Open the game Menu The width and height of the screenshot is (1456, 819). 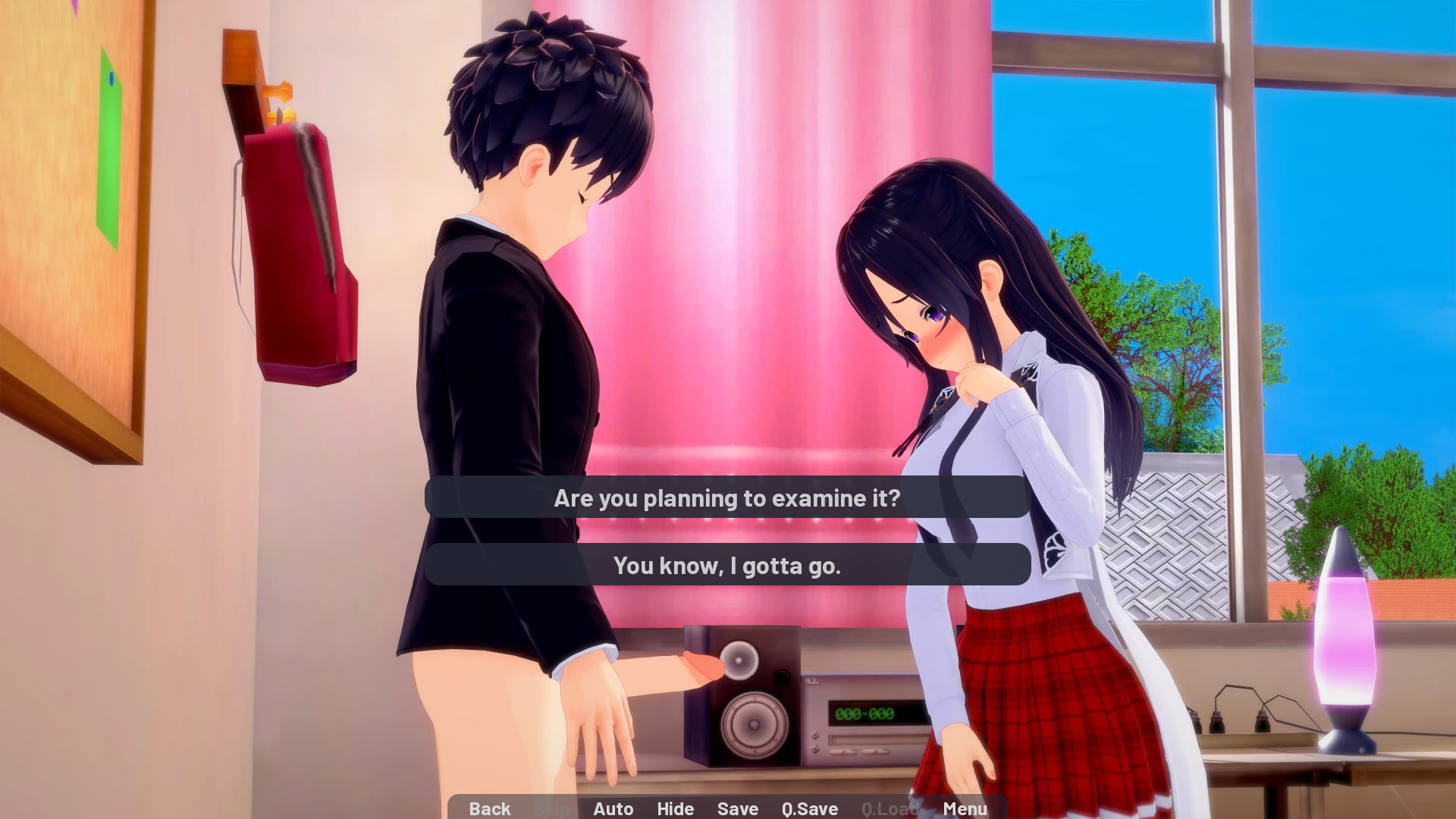point(965,808)
